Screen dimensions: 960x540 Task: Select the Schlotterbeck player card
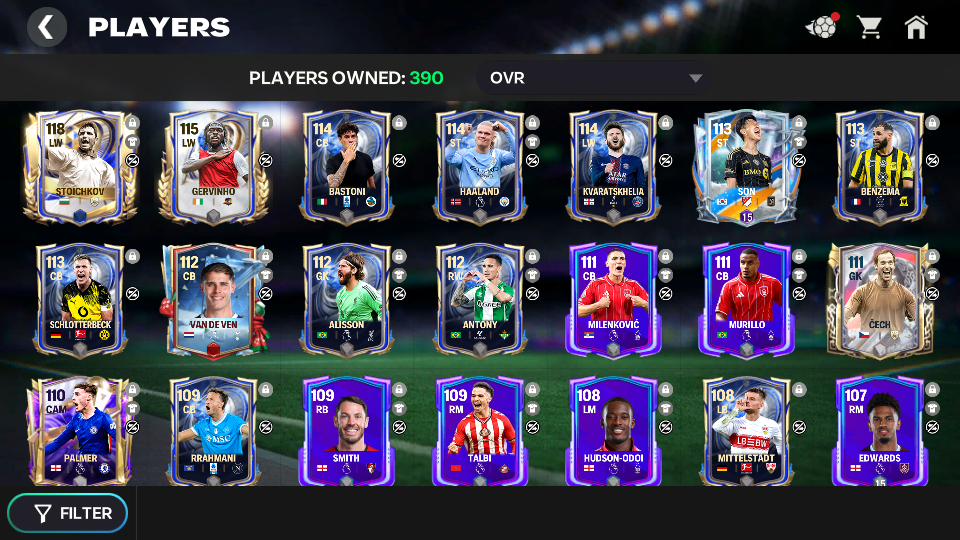click(x=78, y=300)
